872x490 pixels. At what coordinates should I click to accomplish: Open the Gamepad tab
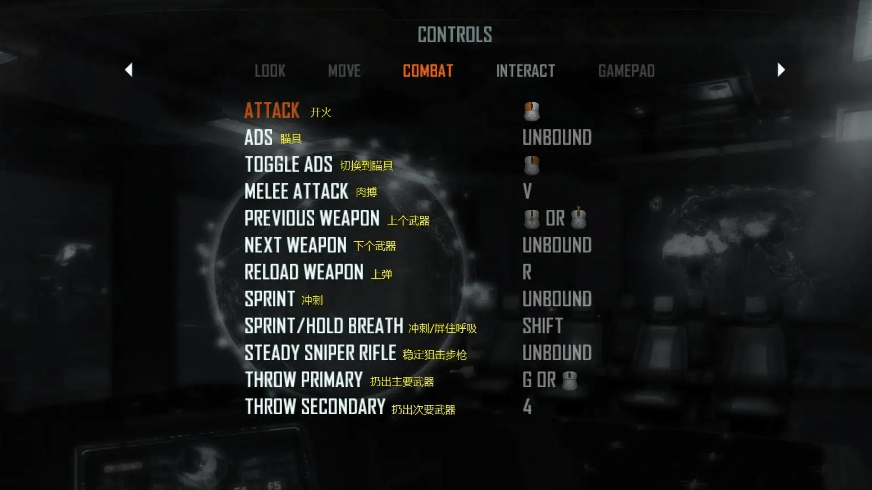[x=626, y=71]
